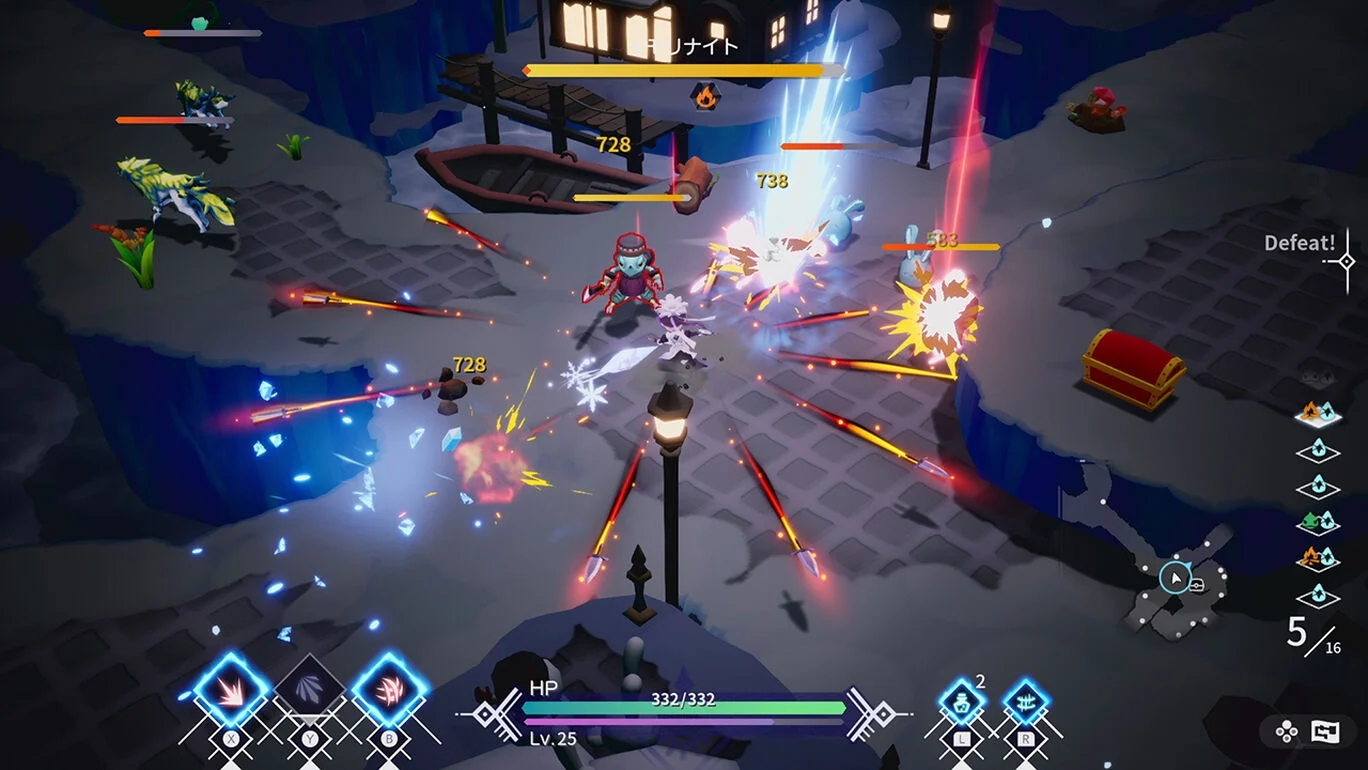Image resolution: width=1368 pixels, height=770 pixels.
Task: Click the minimap near the player arrow
Action: tap(1174, 578)
